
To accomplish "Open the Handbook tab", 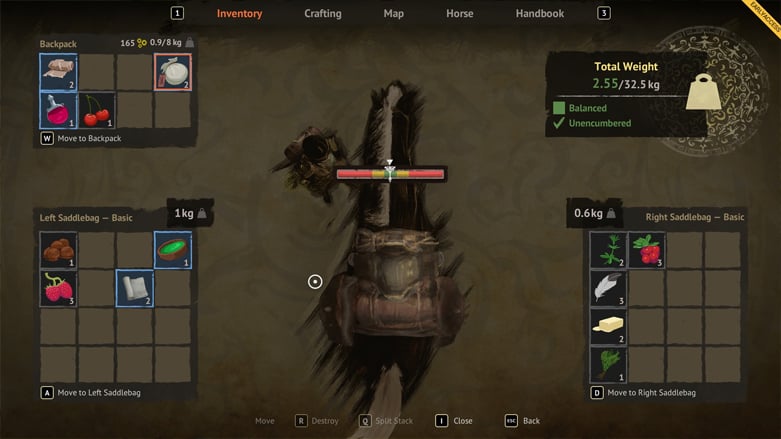I will [x=539, y=14].
